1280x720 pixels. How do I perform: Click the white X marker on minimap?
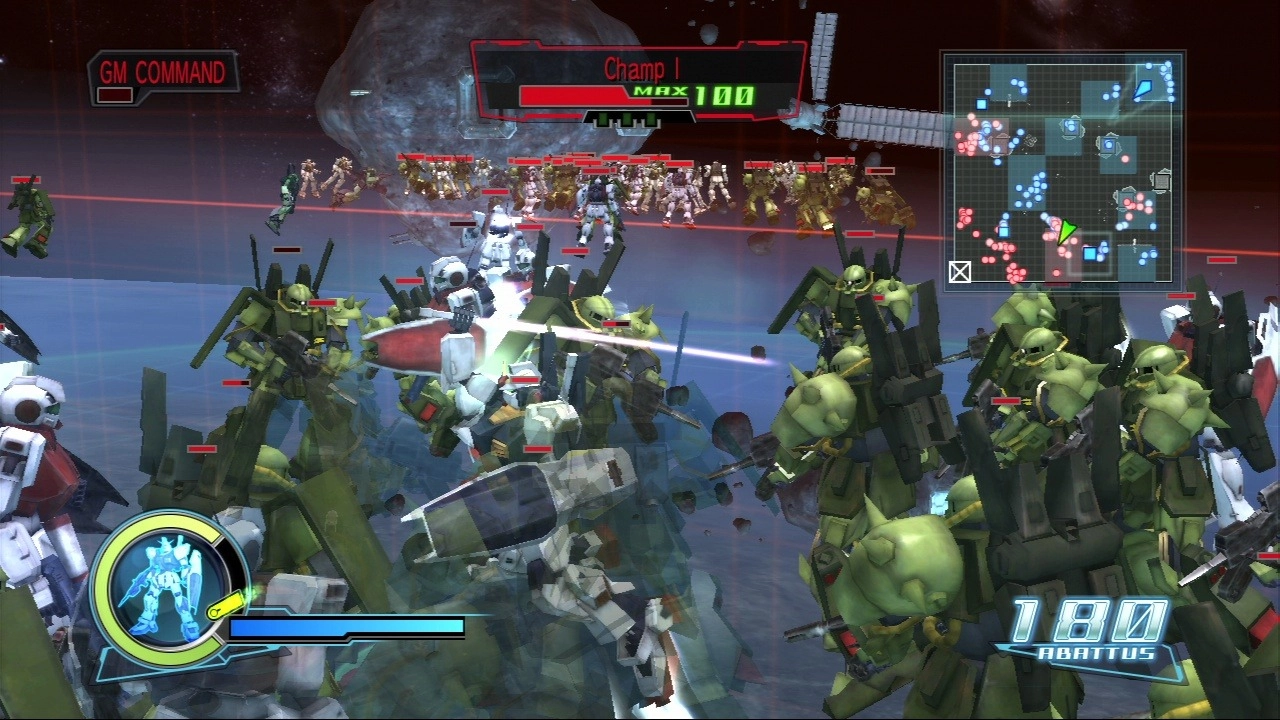click(x=960, y=271)
